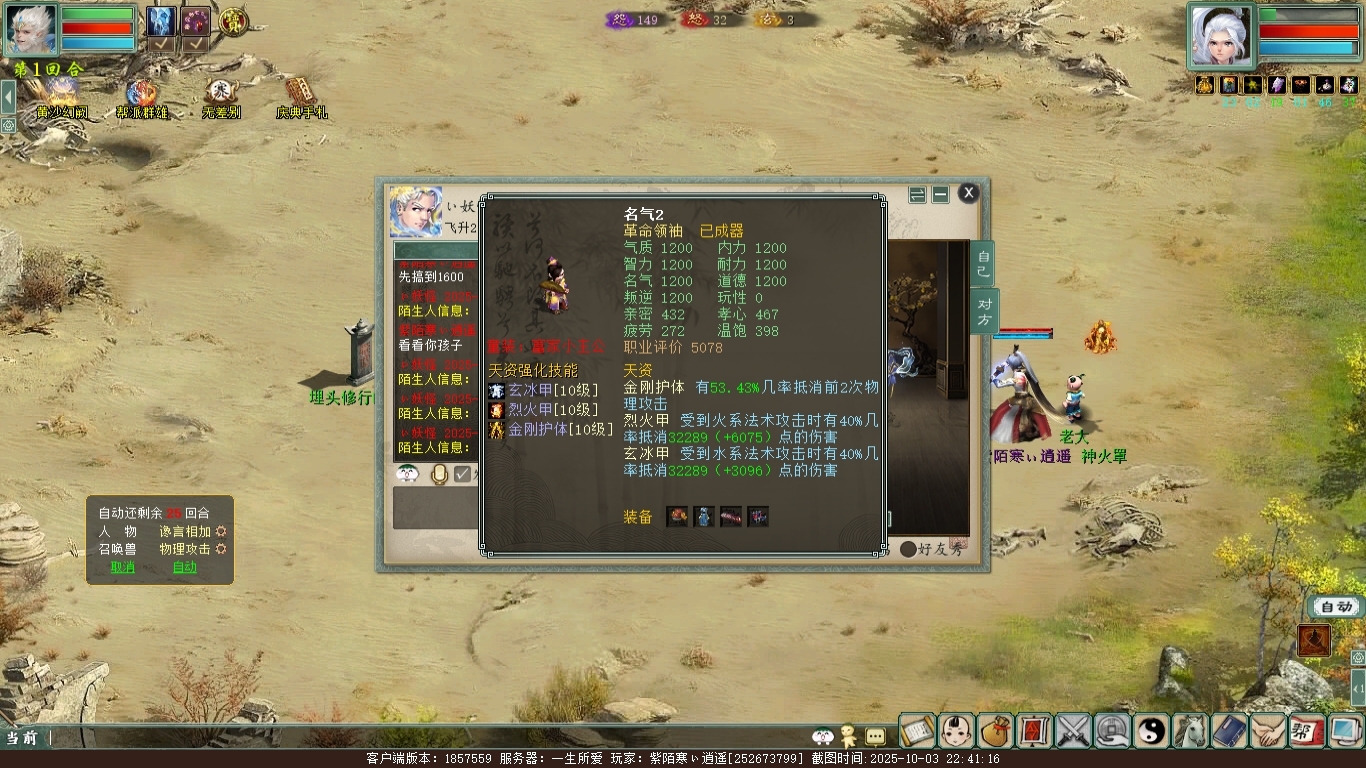Switch to the 对方 side tab
Image resolution: width=1366 pixels, height=768 pixels.
(x=983, y=311)
